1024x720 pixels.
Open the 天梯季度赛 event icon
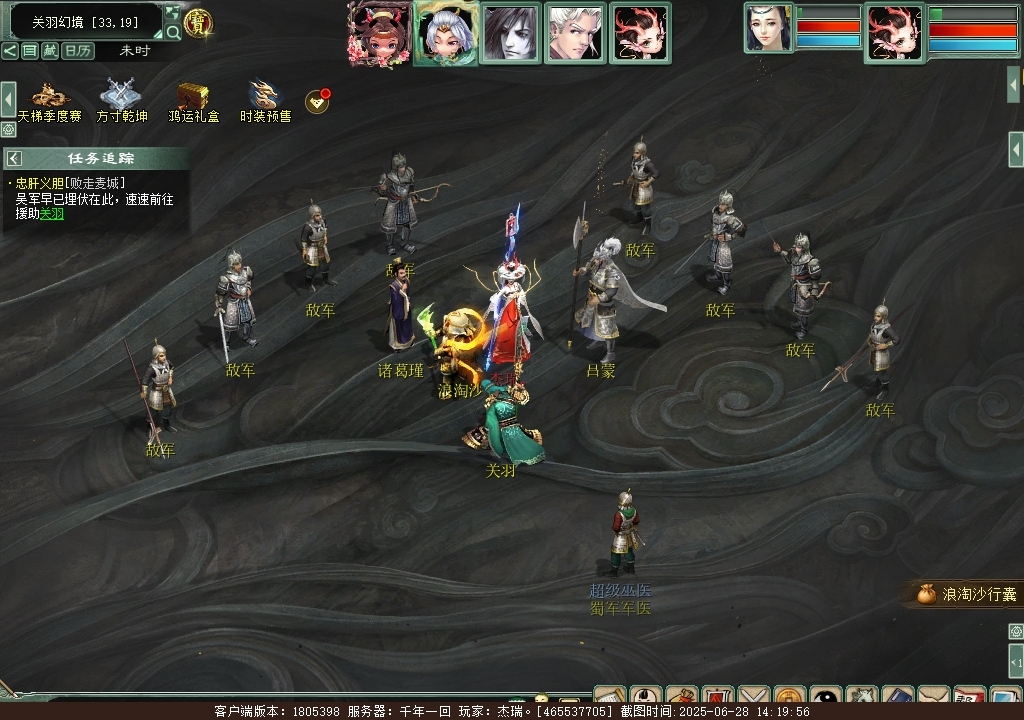point(49,96)
